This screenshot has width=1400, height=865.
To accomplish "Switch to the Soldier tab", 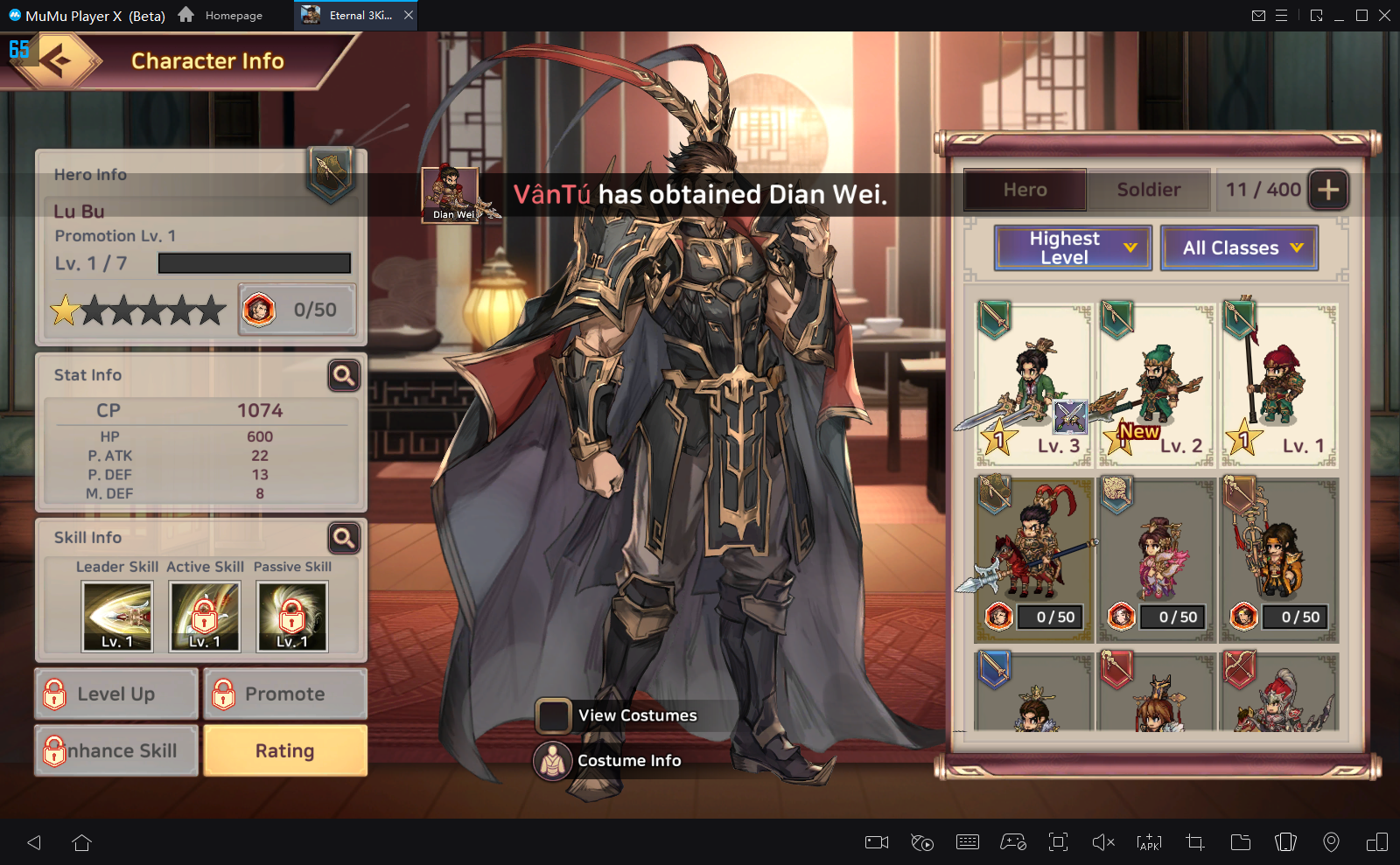I will (1148, 190).
